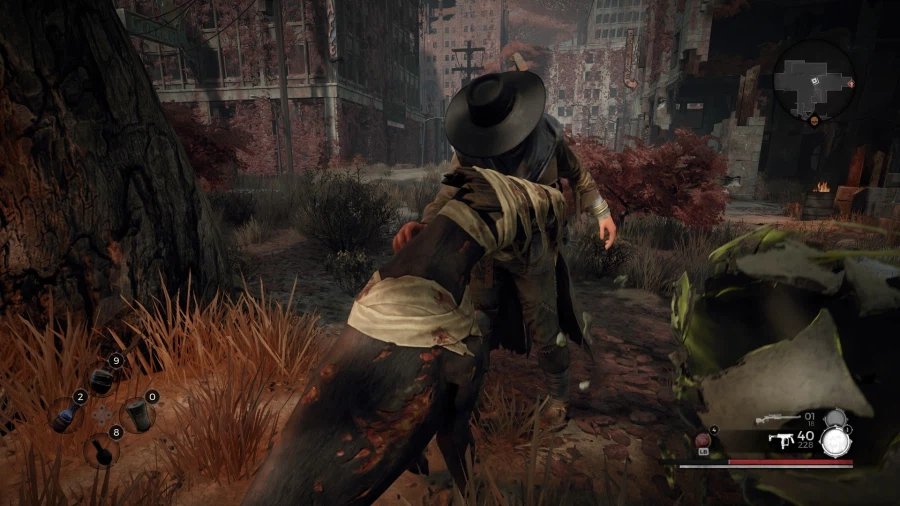Select the red diamond marker on the minimap edge

point(851,84)
